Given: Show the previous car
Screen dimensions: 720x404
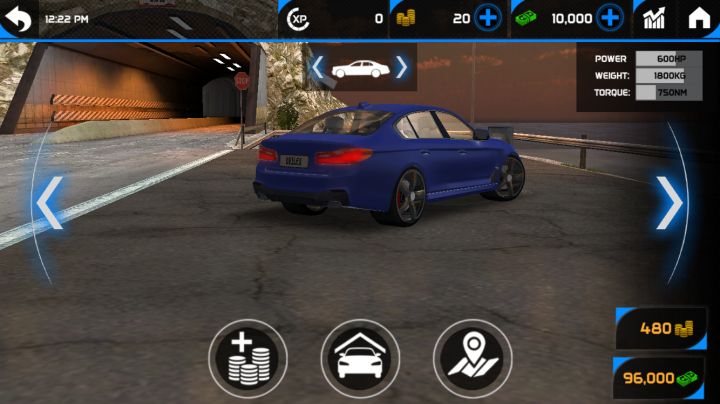Looking at the screenshot, I should point(49,203).
